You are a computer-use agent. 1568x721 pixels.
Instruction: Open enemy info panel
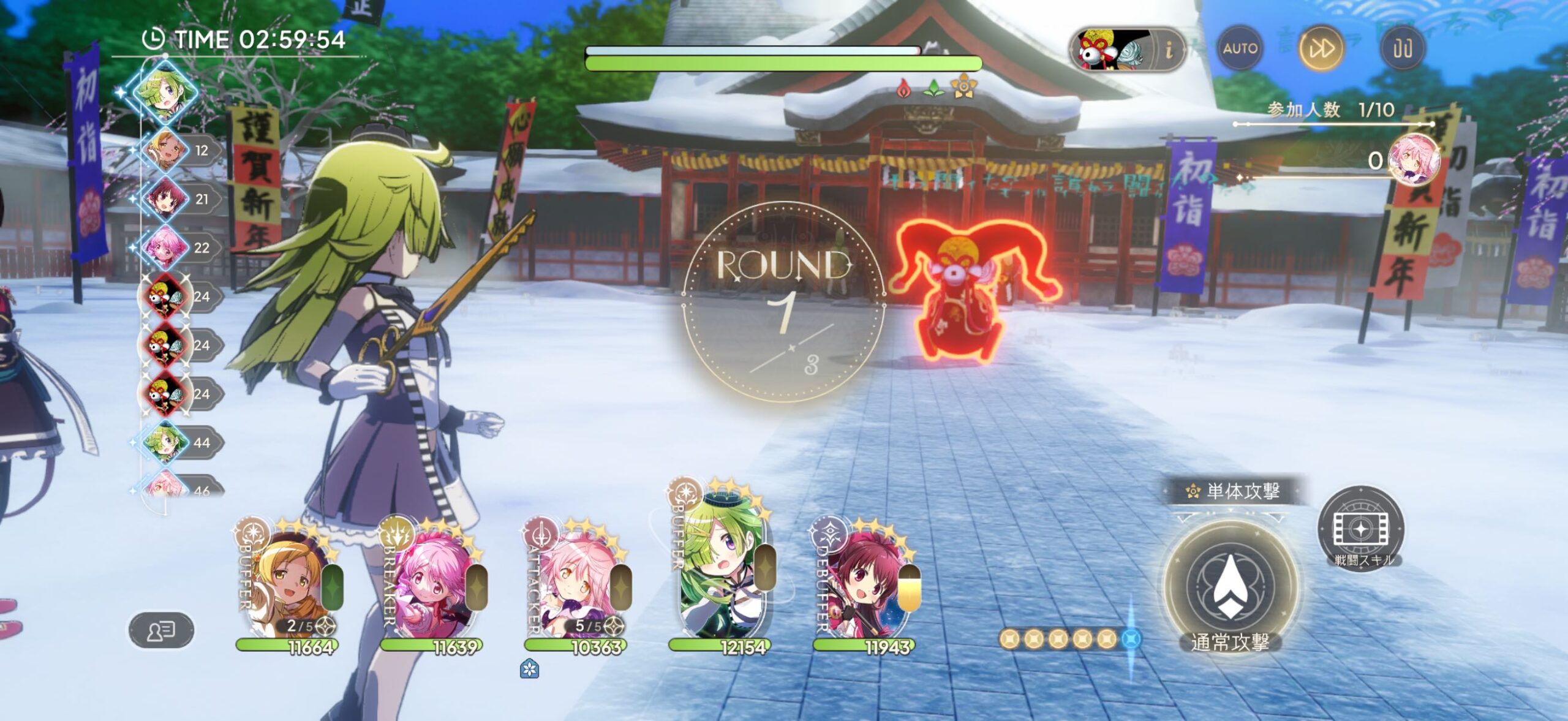(1169, 50)
